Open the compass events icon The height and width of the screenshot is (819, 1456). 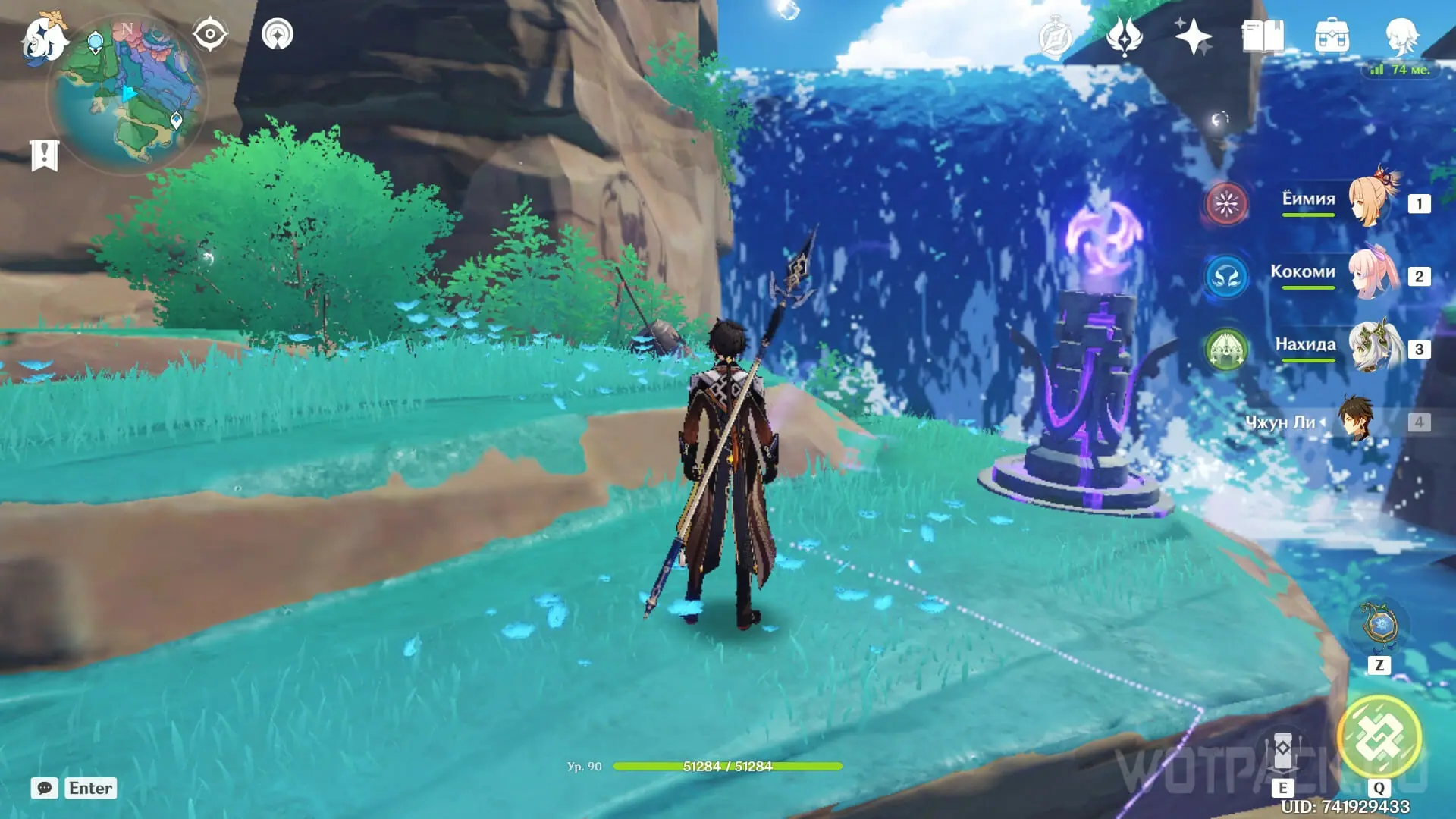tap(1055, 36)
